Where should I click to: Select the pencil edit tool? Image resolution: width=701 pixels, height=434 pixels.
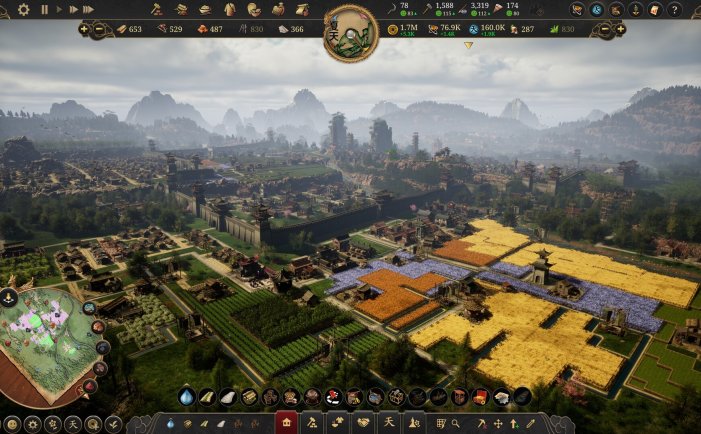click(x=530, y=424)
